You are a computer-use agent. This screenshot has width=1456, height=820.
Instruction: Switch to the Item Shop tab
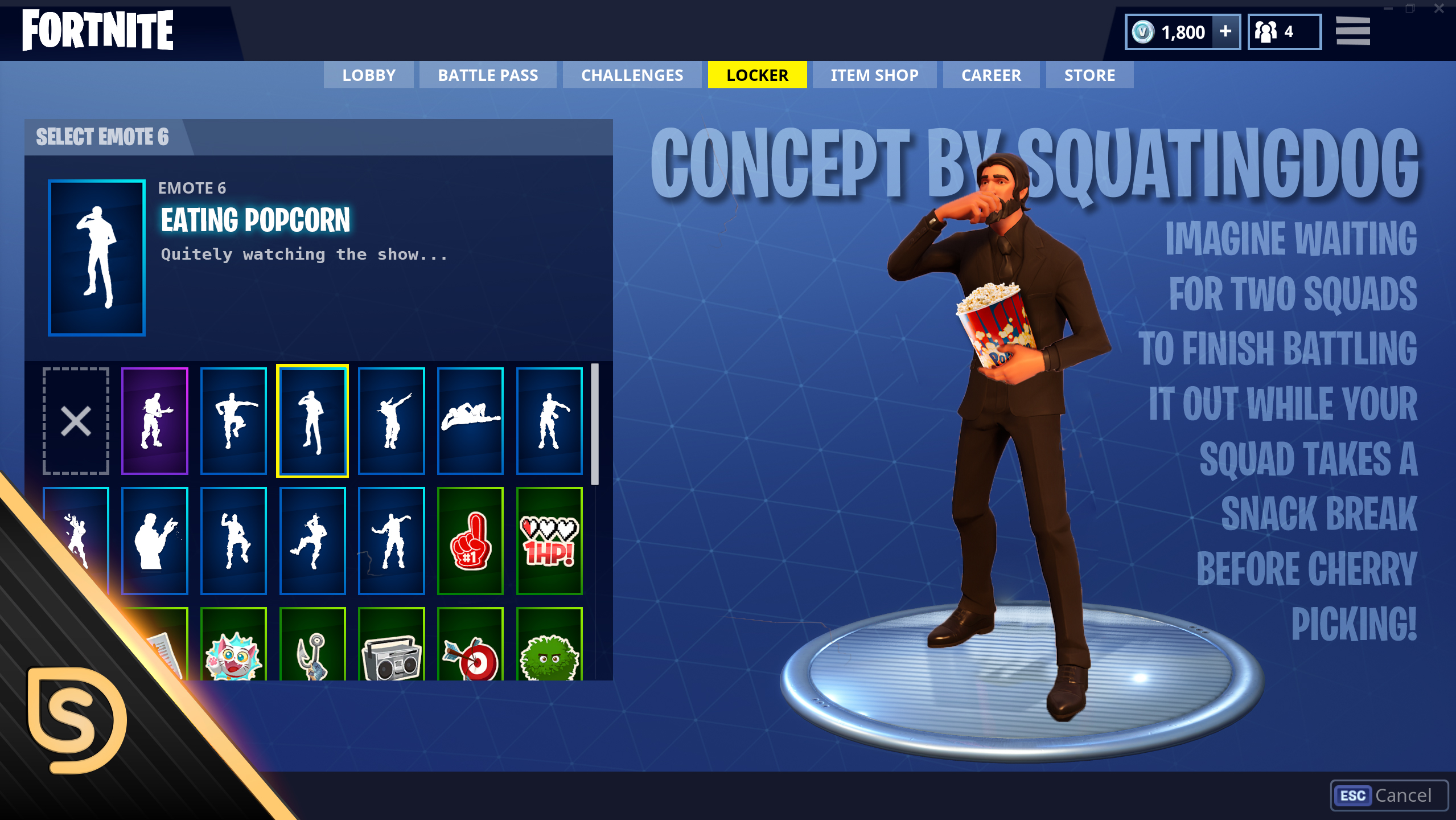874,75
